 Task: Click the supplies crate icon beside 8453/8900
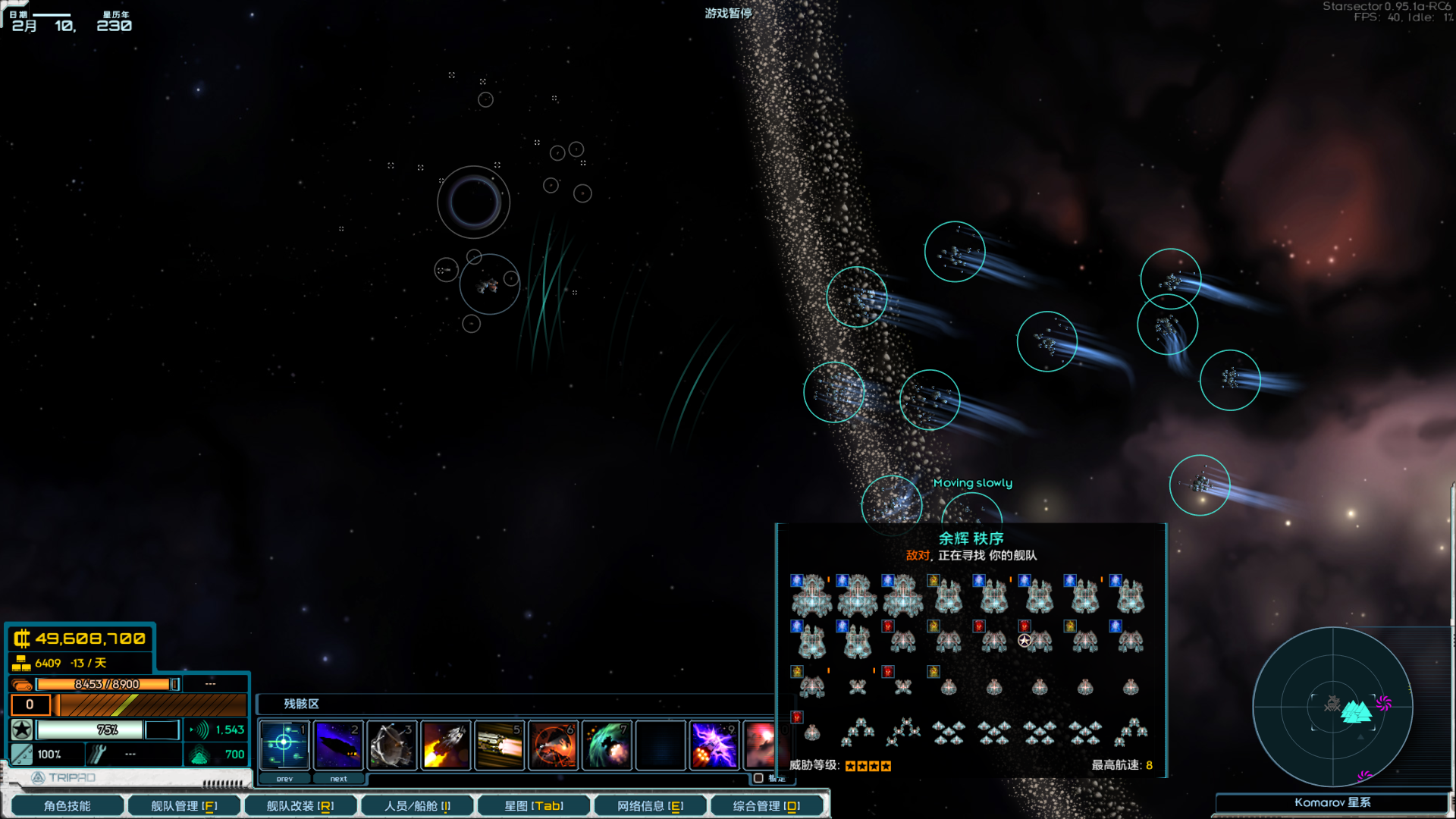(23, 683)
